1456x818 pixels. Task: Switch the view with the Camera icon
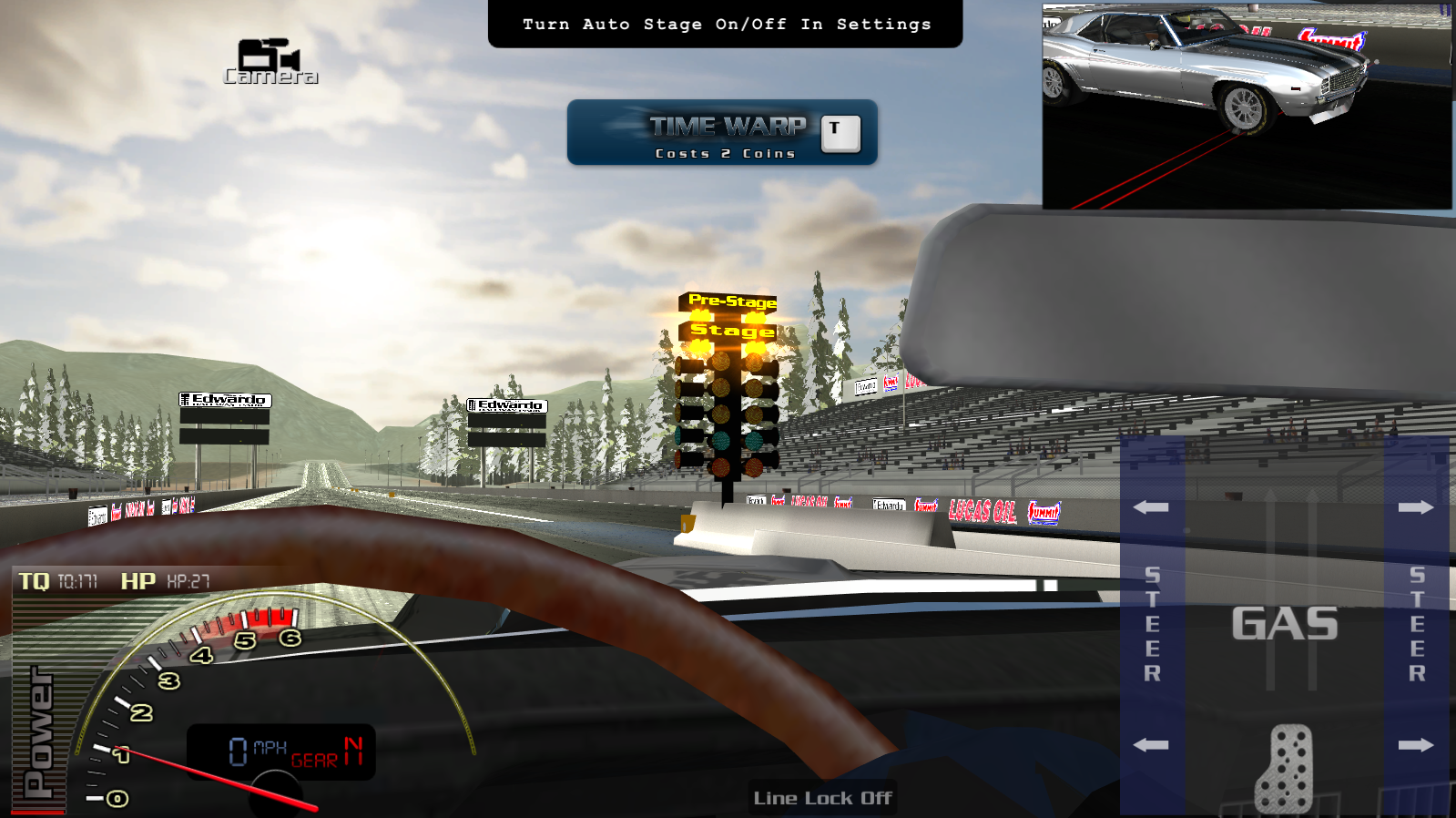coord(270,62)
